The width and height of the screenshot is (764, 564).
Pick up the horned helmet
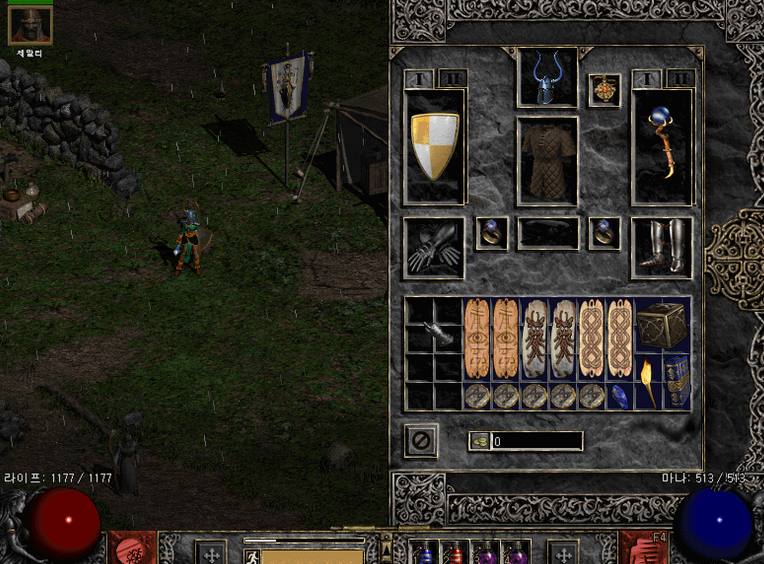[x=546, y=78]
